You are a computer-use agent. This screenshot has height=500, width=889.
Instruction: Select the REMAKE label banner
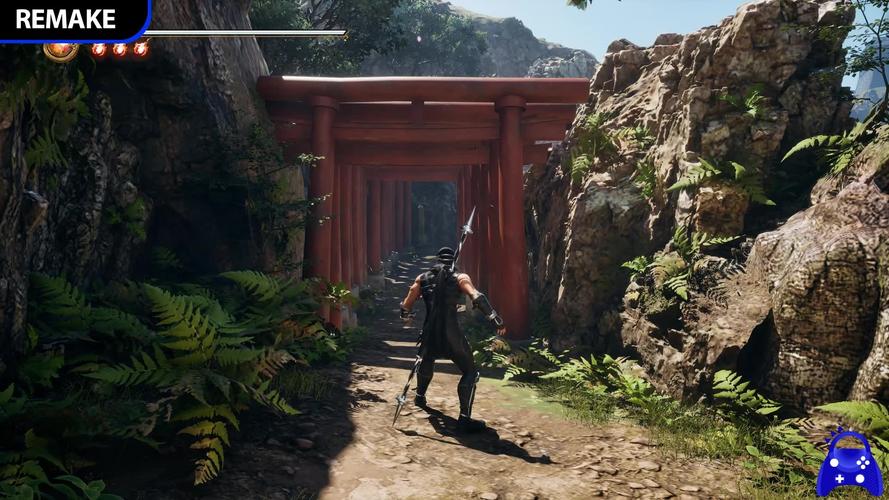68,19
